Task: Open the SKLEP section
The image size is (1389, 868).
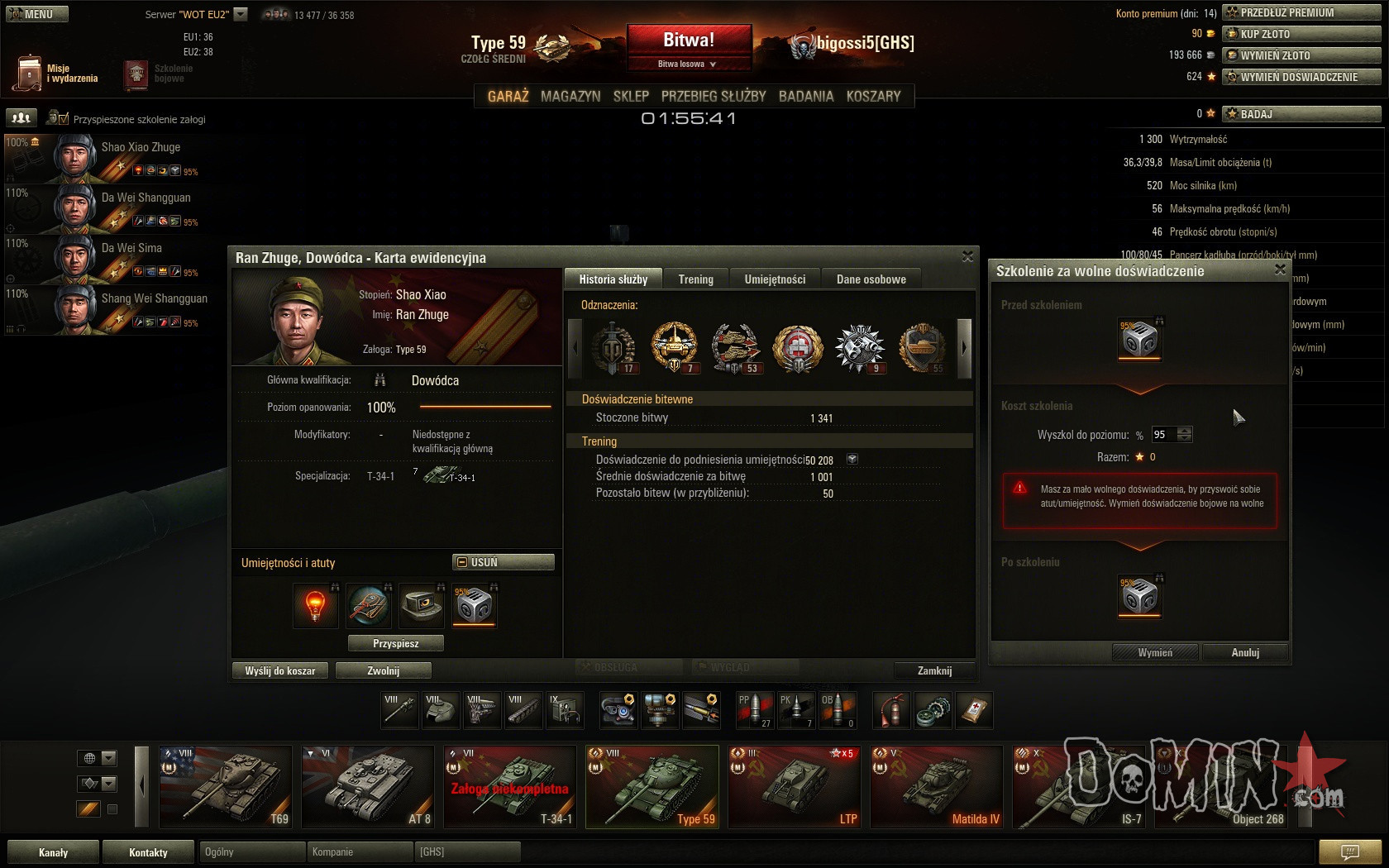Action: click(x=631, y=96)
